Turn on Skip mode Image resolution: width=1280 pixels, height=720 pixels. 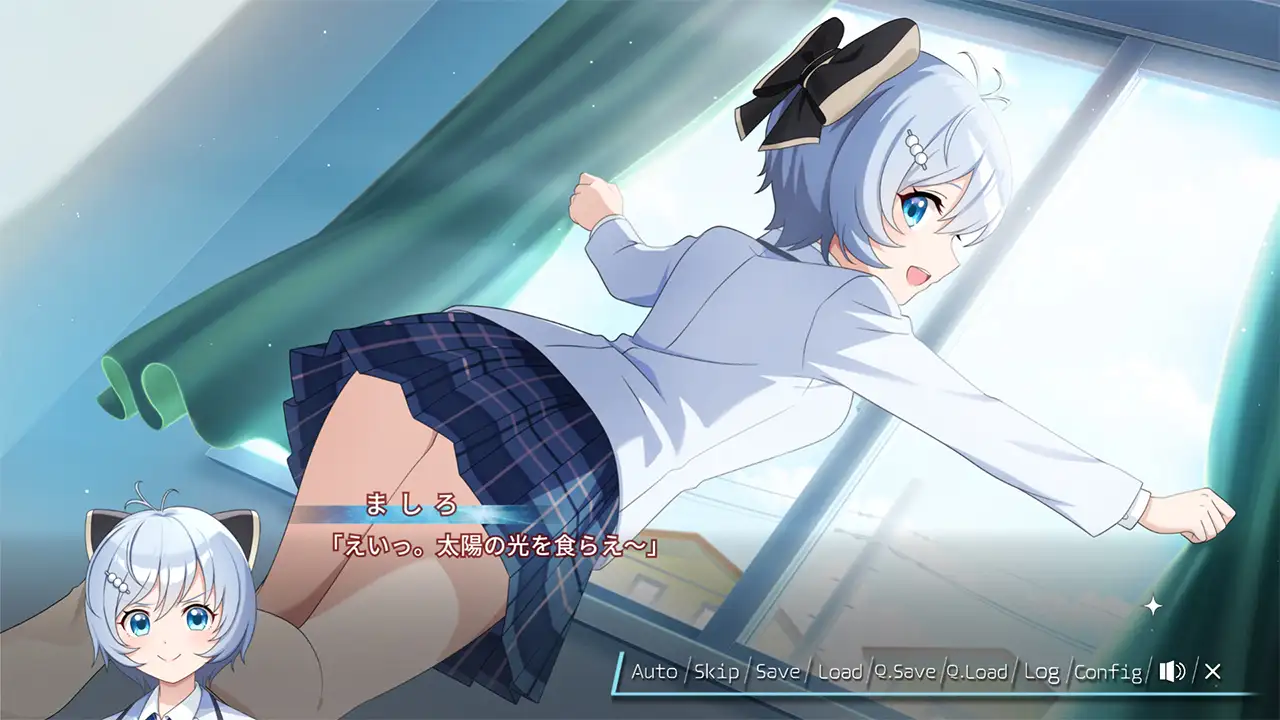point(717,673)
